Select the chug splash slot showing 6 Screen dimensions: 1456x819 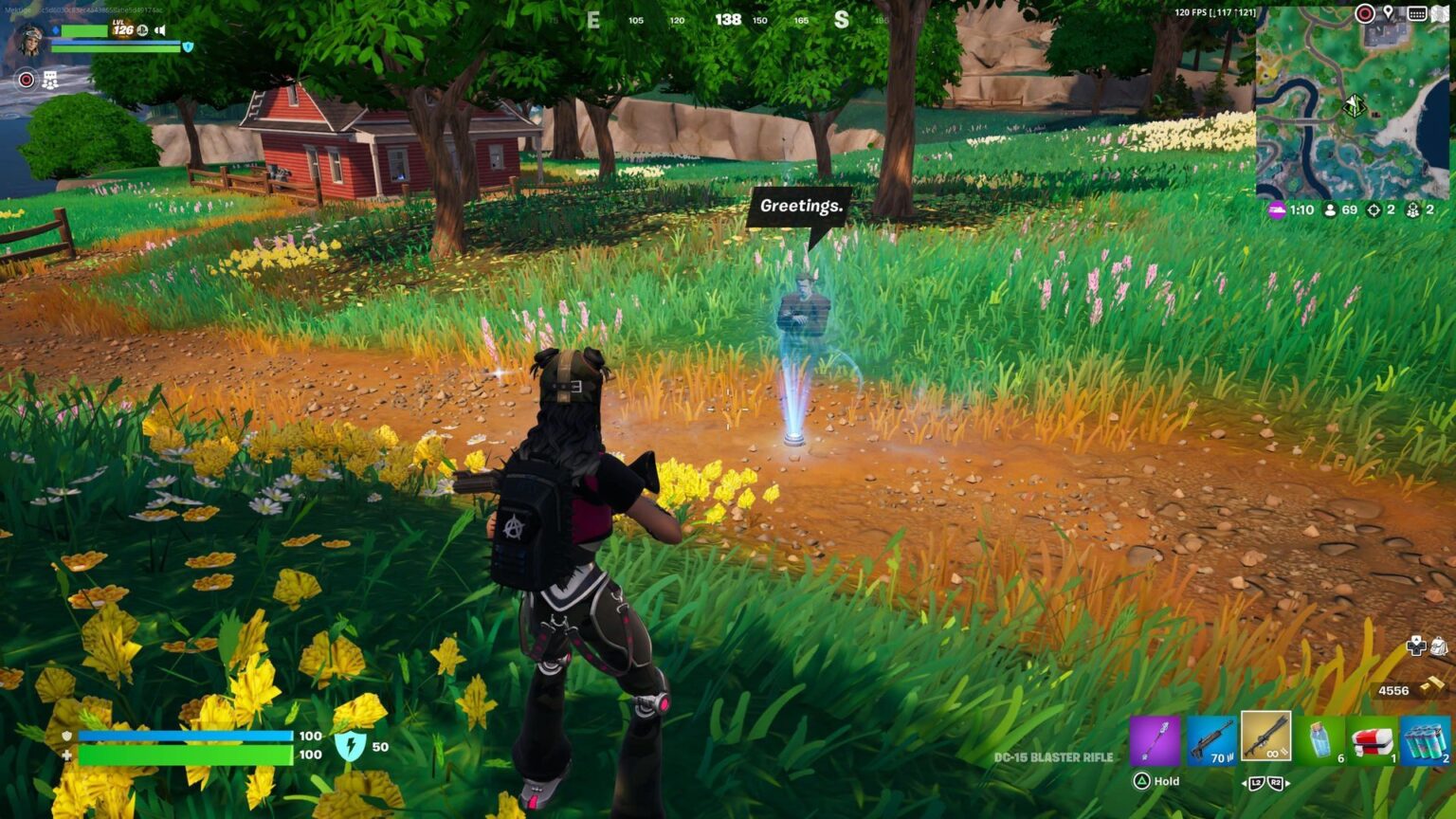[x=1320, y=738]
